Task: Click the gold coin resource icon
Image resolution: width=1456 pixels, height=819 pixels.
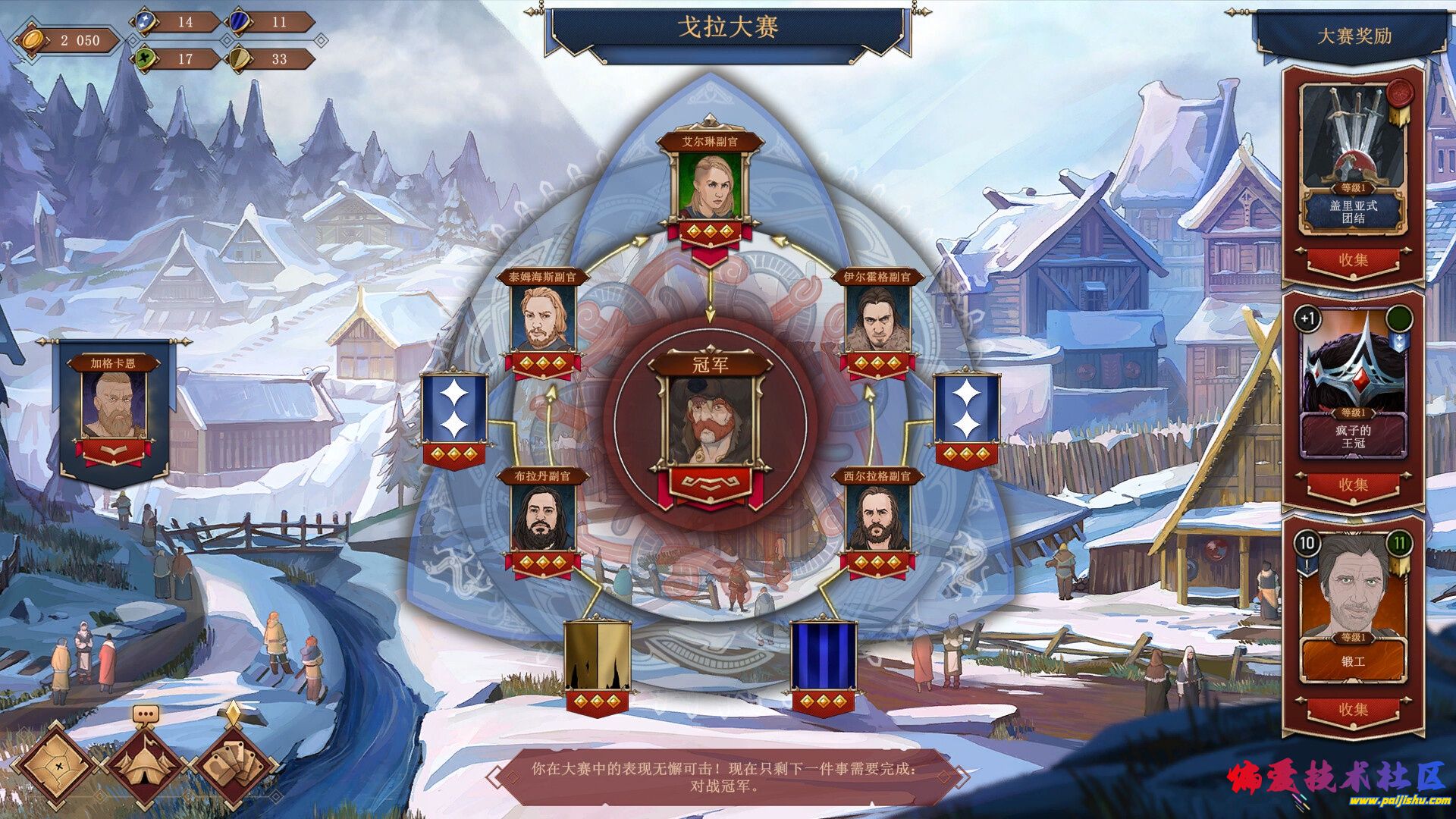Action: click(32, 39)
